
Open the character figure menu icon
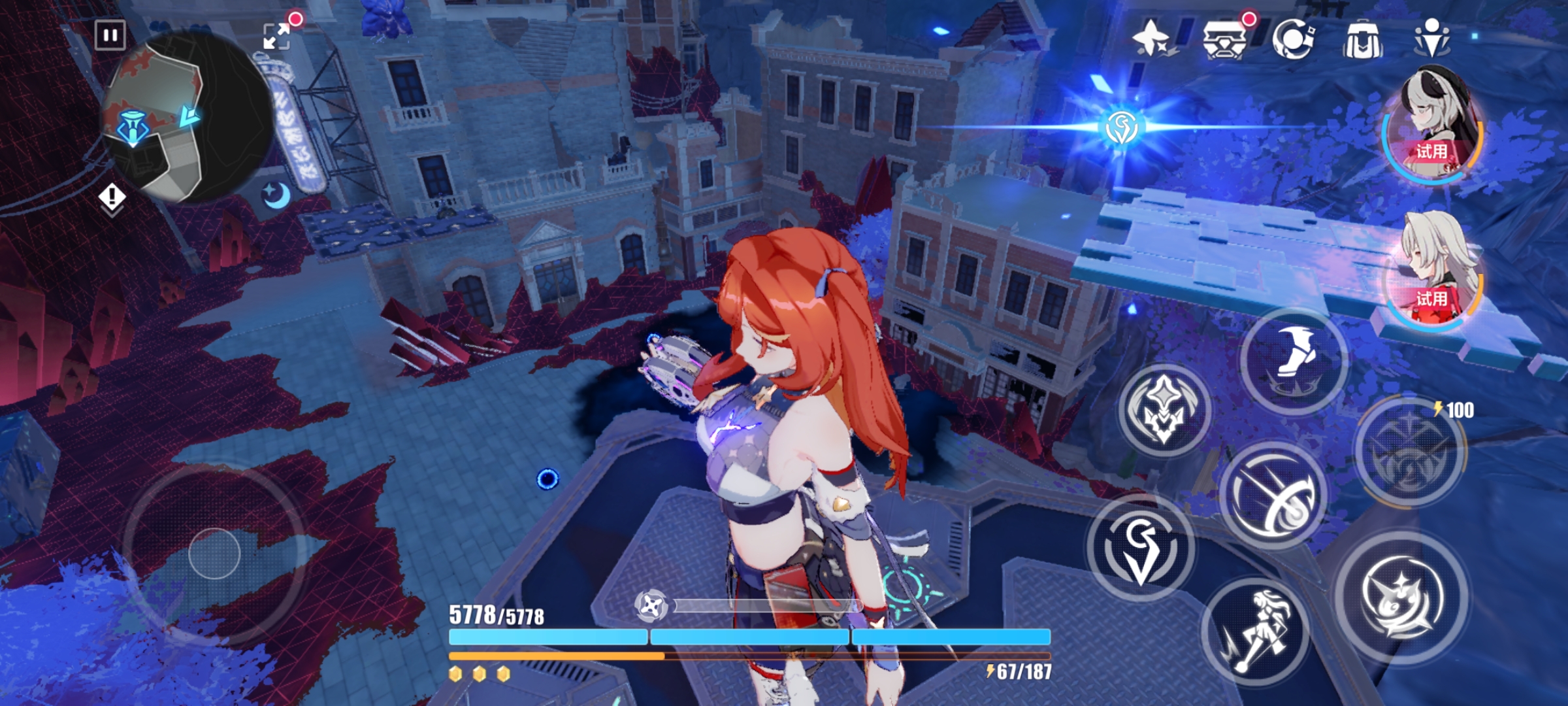(1432, 38)
